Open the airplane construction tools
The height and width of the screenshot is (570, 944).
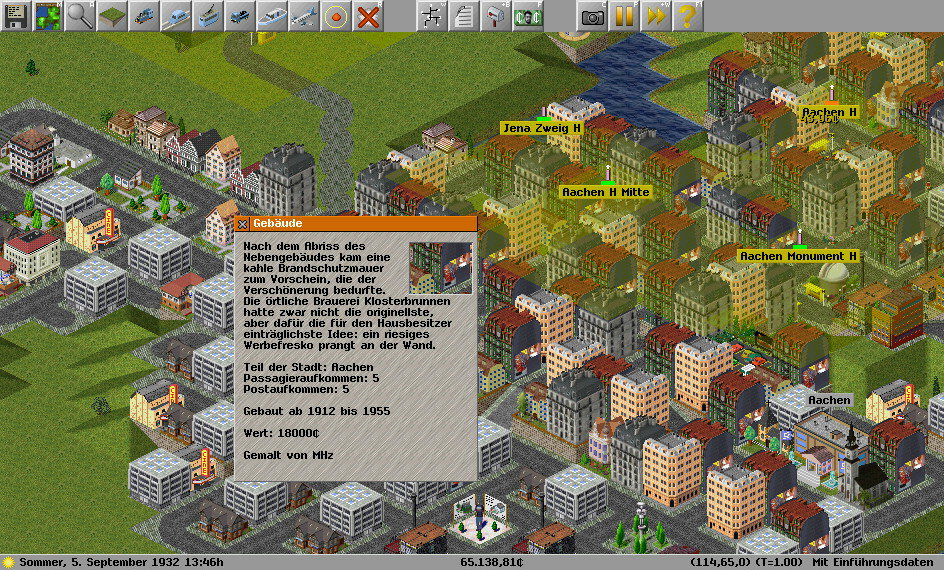(304, 15)
